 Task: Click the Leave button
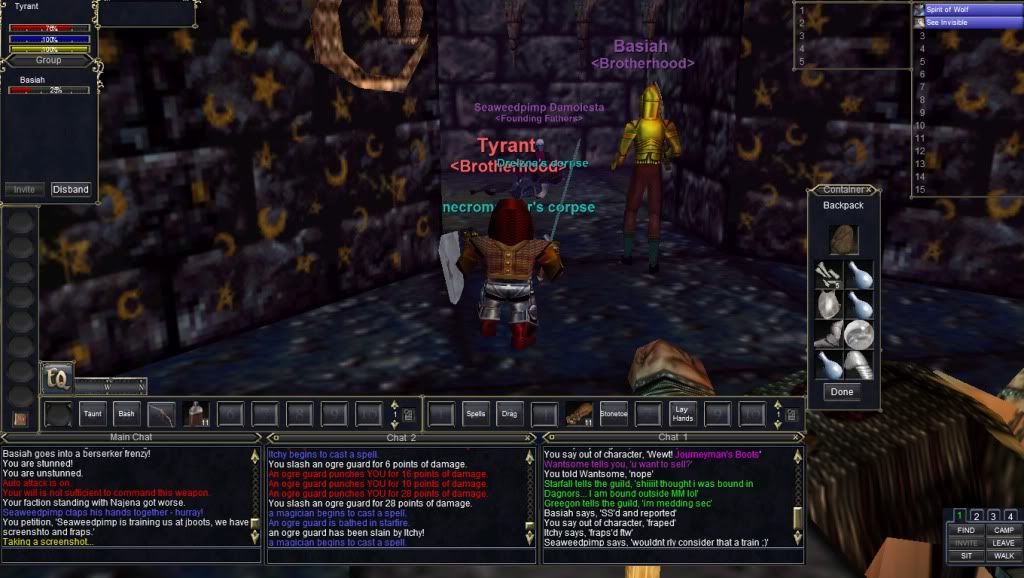(x=1004, y=543)
